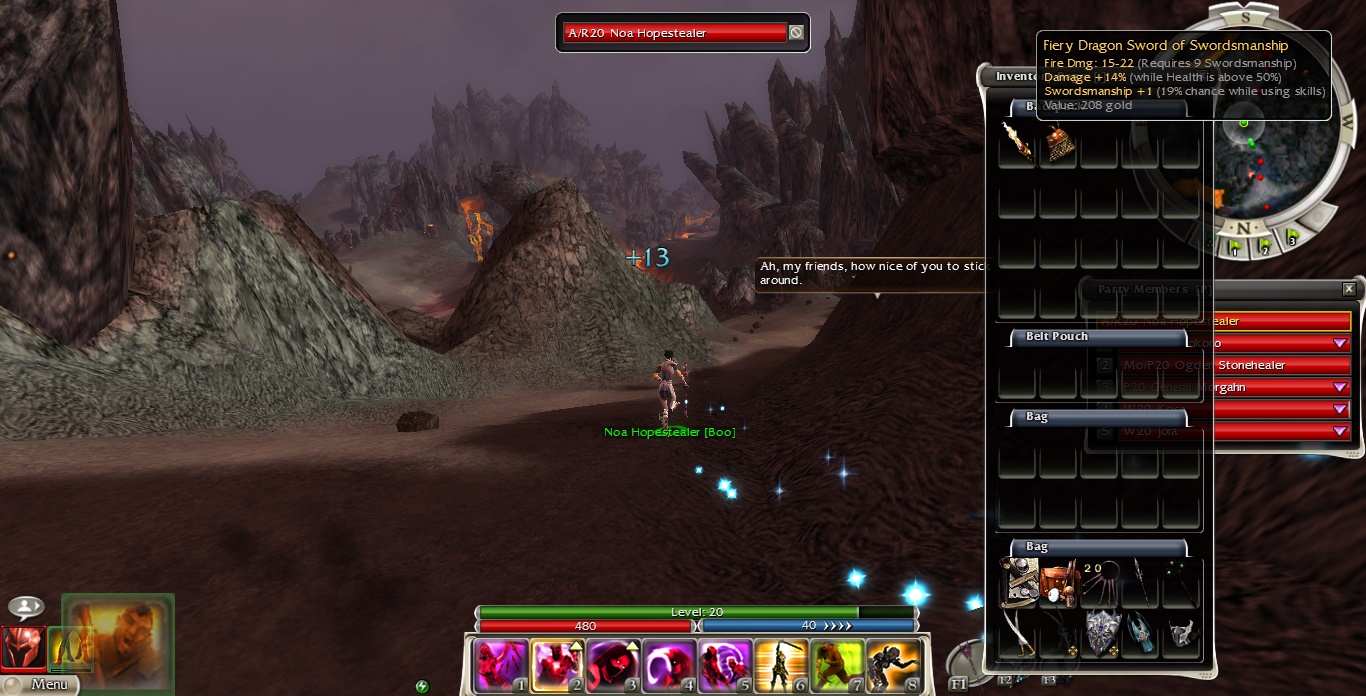Open the chat speech bubble icon
Image resolution: width=1366 pixels, height=696 pixels.
pyautogui.click(x=26, y=607)
